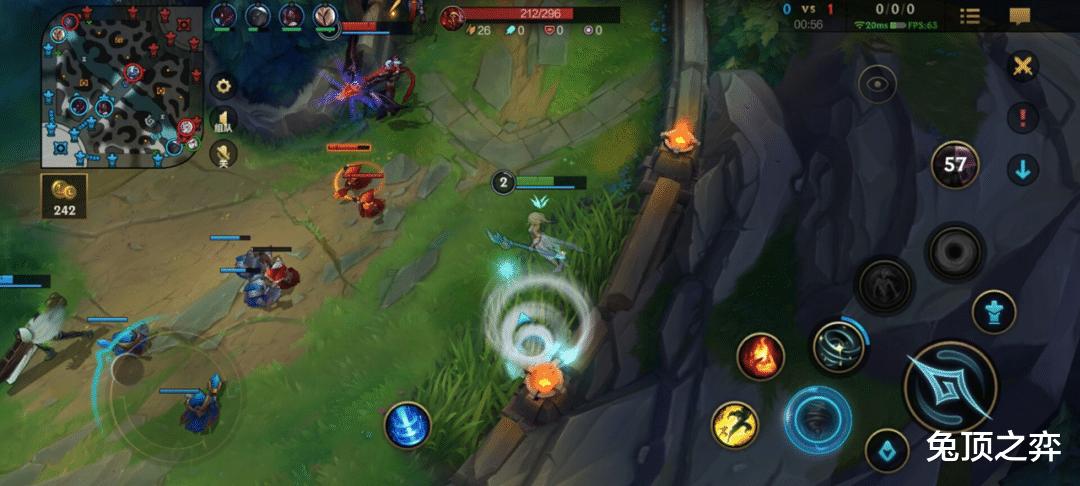Send the blue down-arrow retreat ping
The width and height of the screenshot is (1080, 486).
click(x=1022, y=169)
